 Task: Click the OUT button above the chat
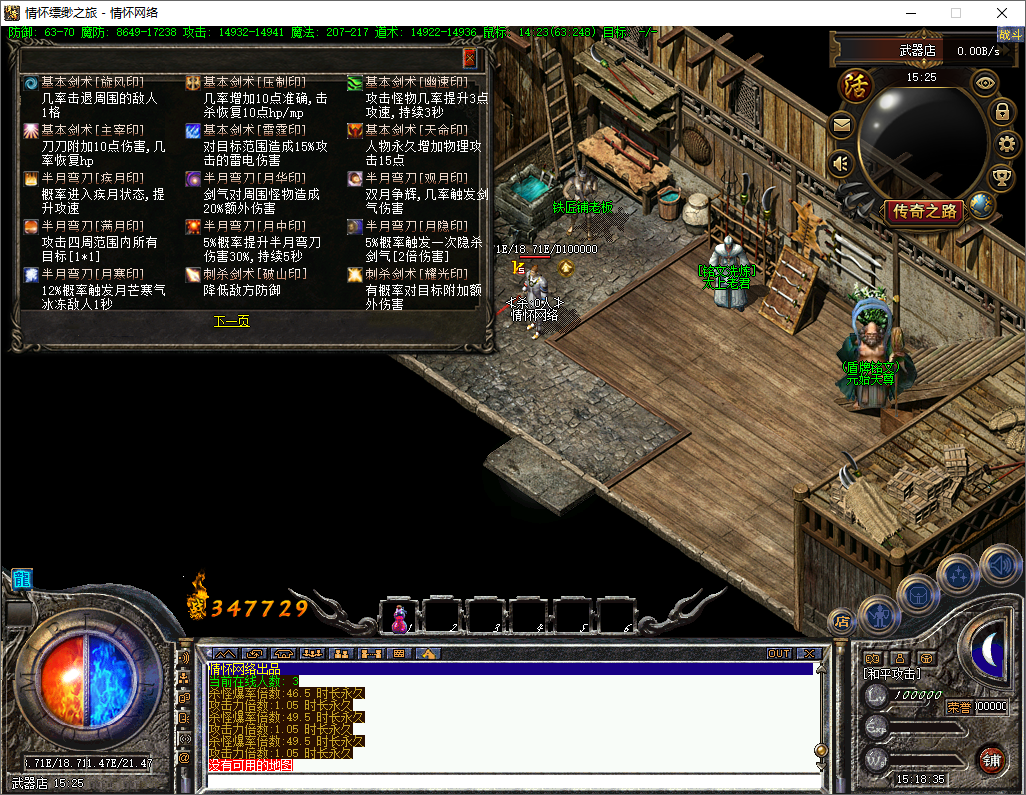tap(778, 653)
